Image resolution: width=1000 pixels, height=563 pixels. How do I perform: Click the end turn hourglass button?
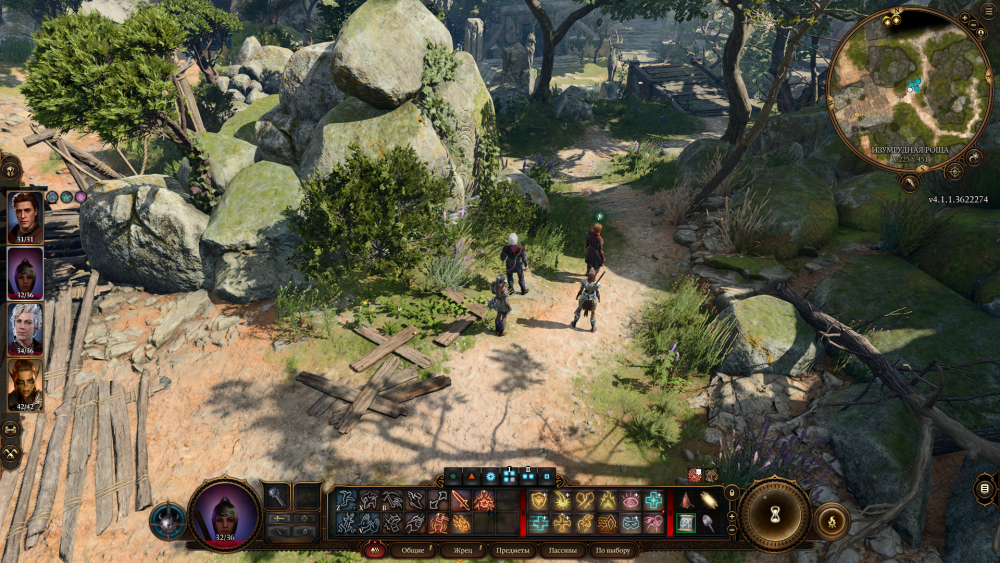(x=774, y=514)
